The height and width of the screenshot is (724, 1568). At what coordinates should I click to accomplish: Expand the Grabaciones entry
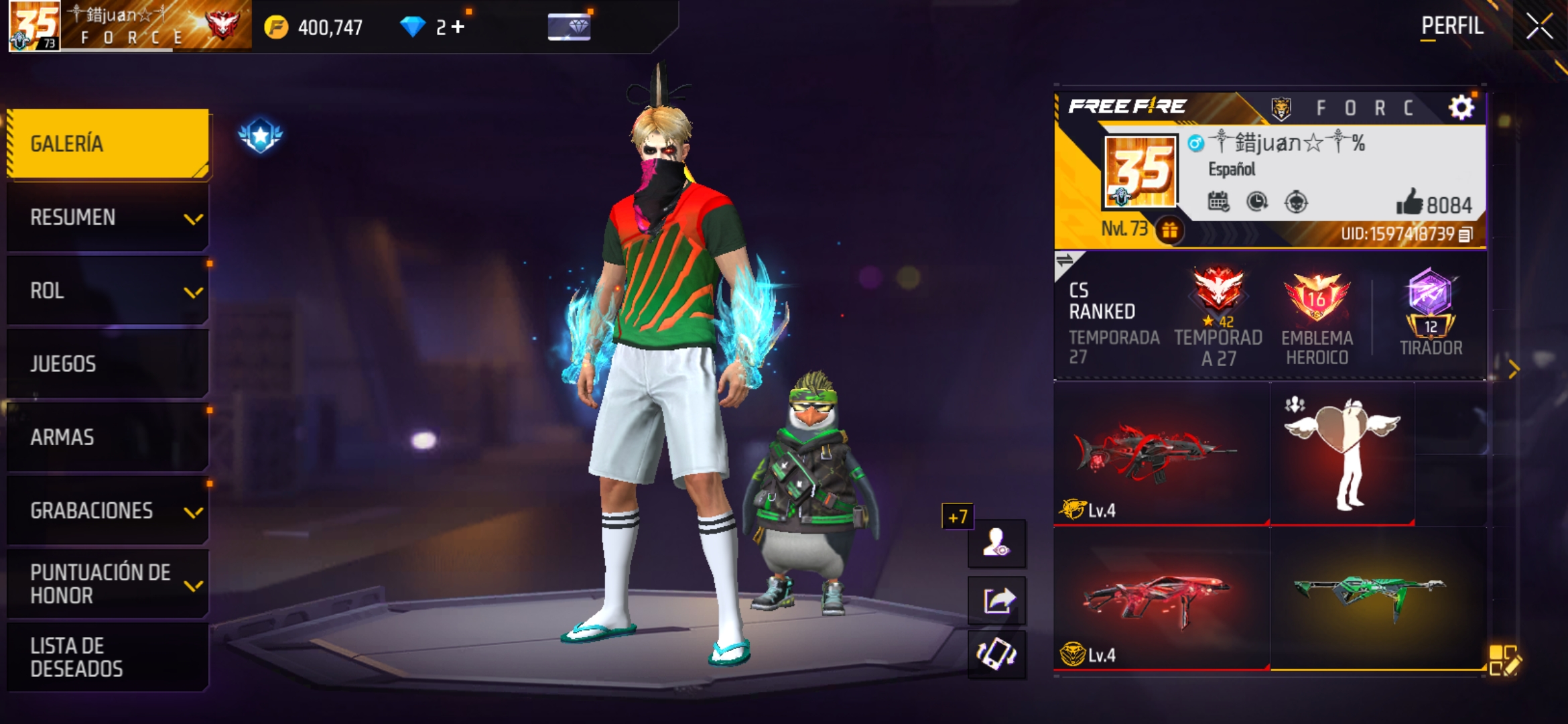[x=107, y=511]
